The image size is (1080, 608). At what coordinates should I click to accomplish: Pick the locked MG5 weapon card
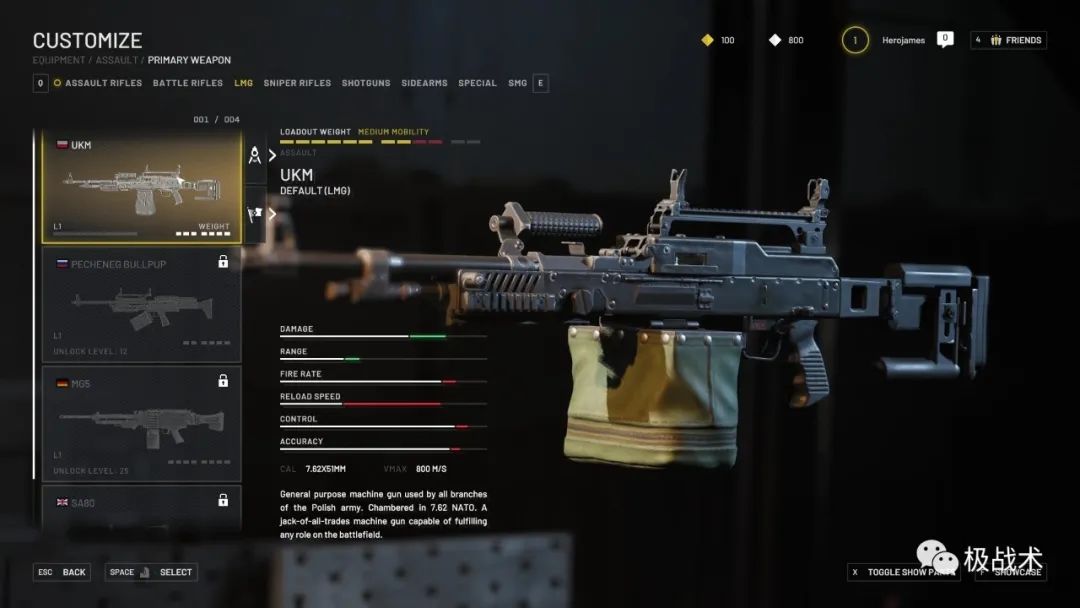[x=141, y=422]
